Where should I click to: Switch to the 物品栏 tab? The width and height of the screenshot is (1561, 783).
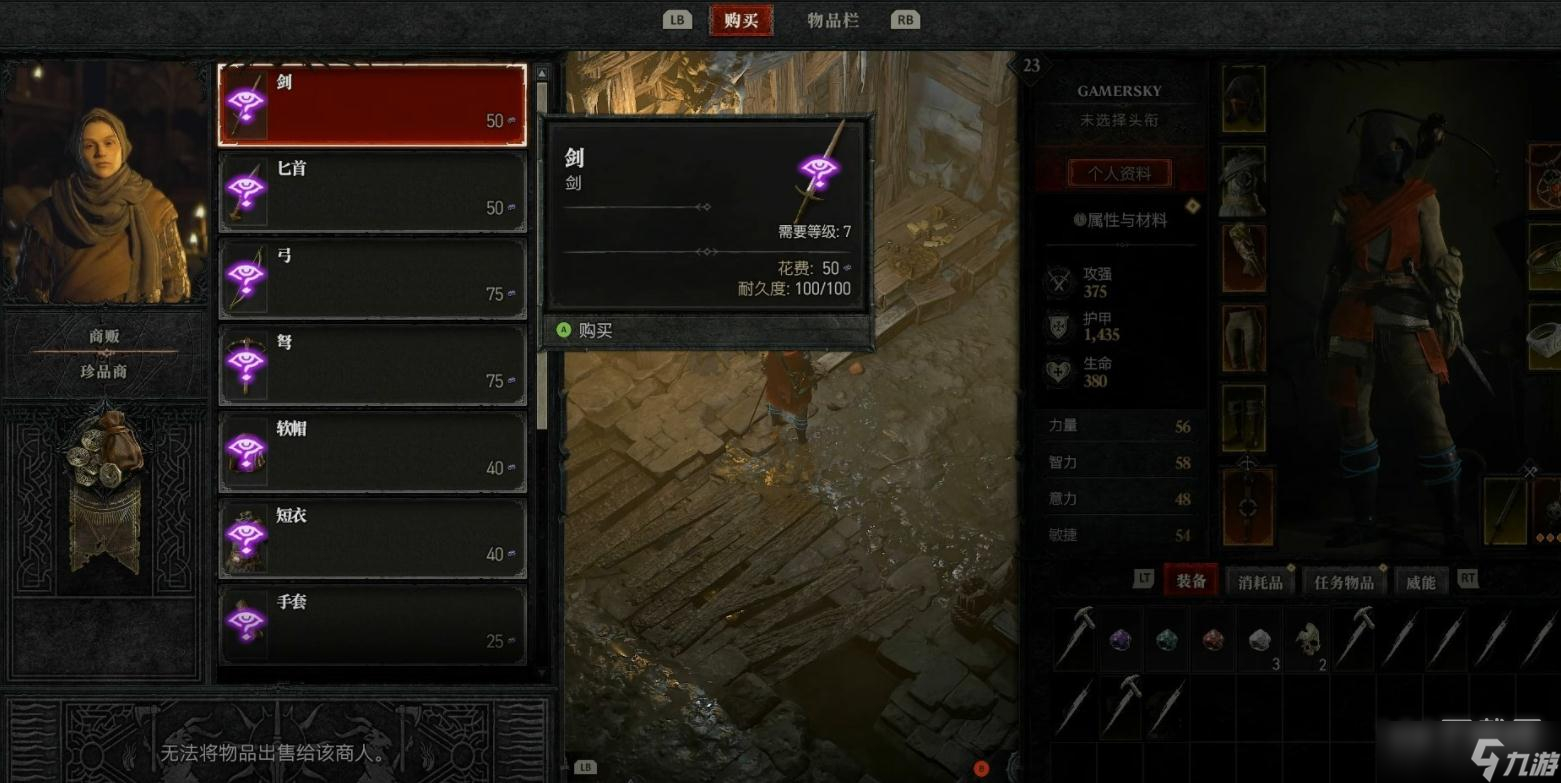(832, 19)
